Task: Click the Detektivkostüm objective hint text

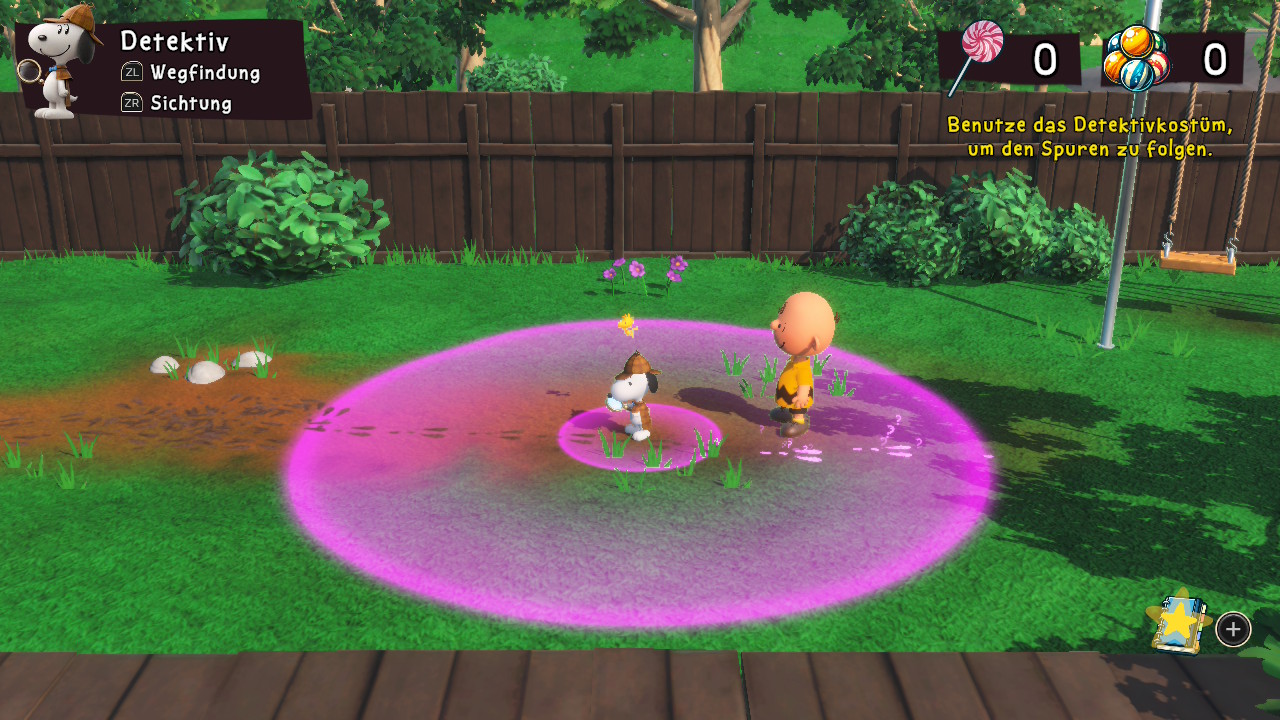Action: point(1090,137)
